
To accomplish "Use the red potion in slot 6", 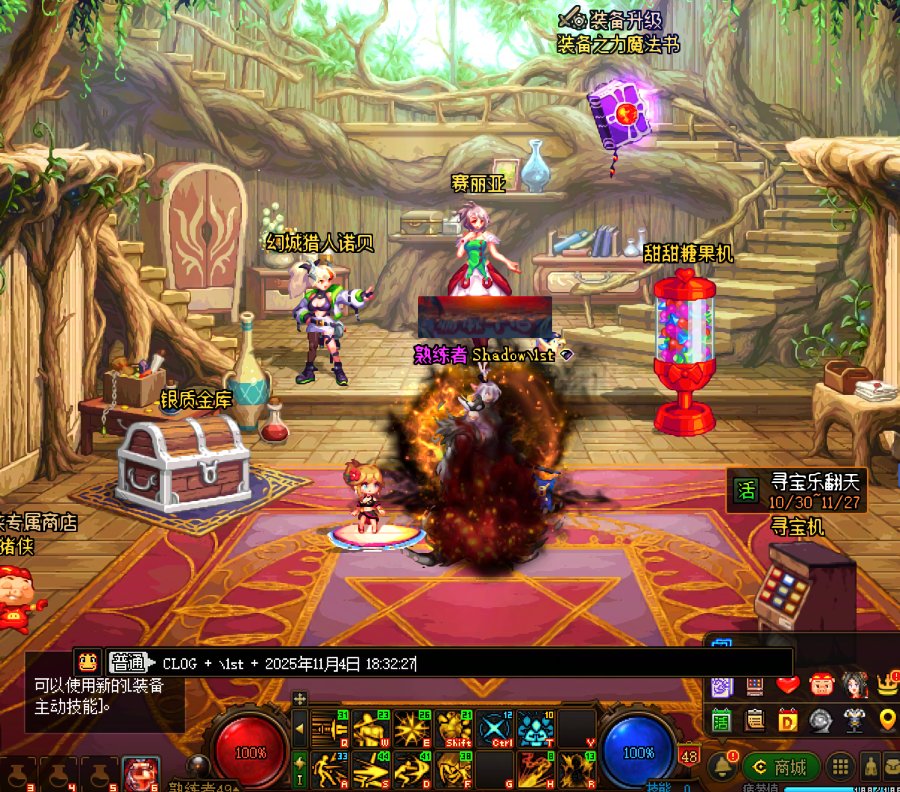I will pos(140,774).
